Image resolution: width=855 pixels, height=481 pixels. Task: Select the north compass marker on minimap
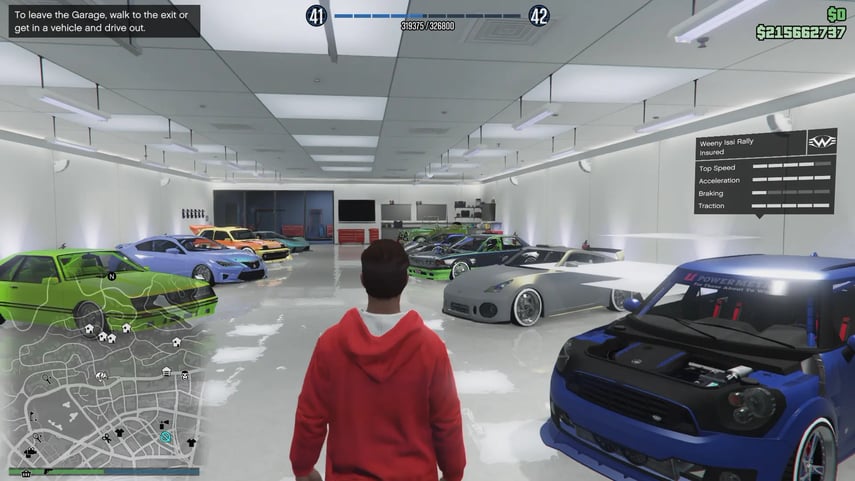tap(113, 275)
